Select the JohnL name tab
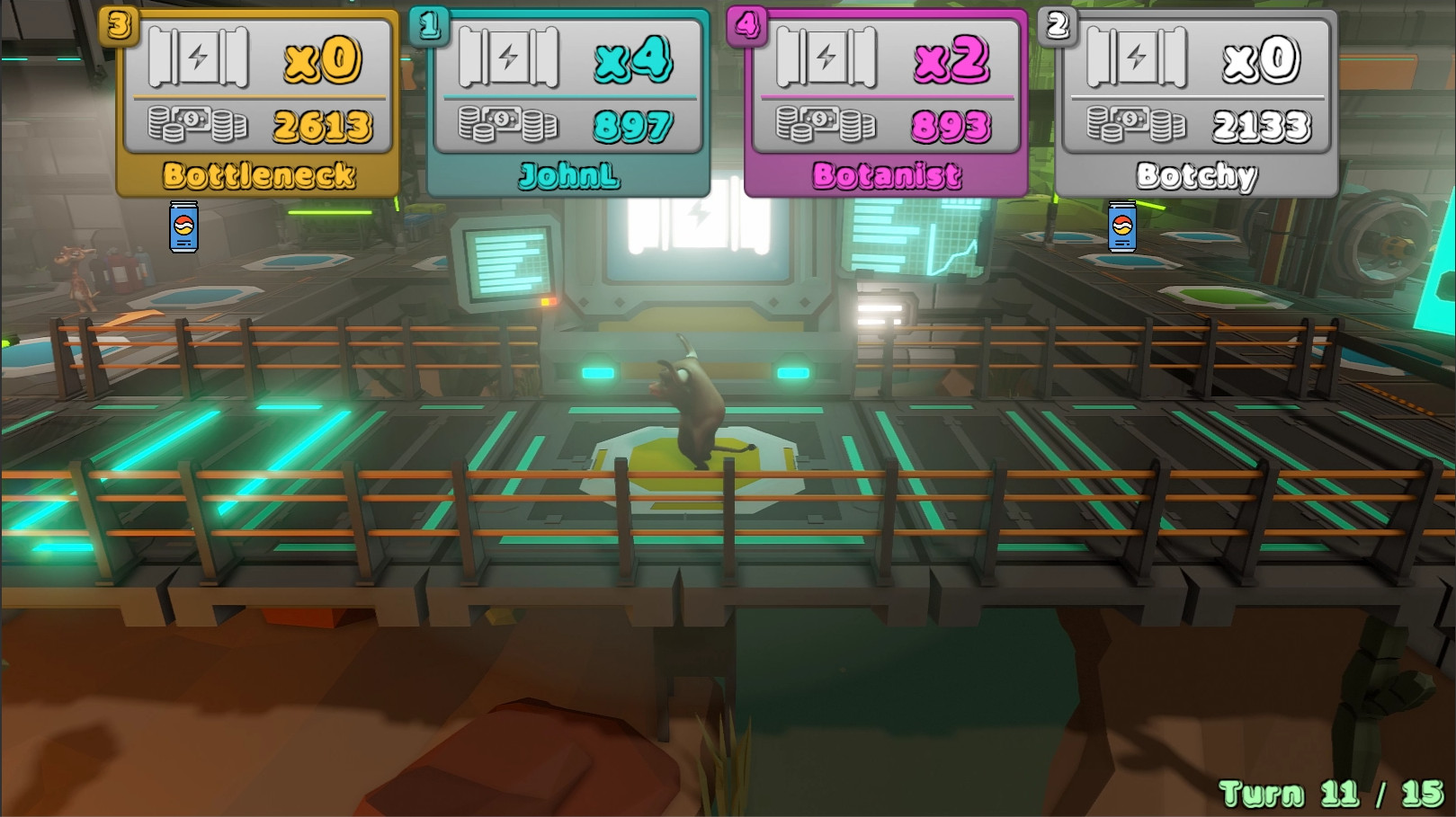 [x=568, y=177]
